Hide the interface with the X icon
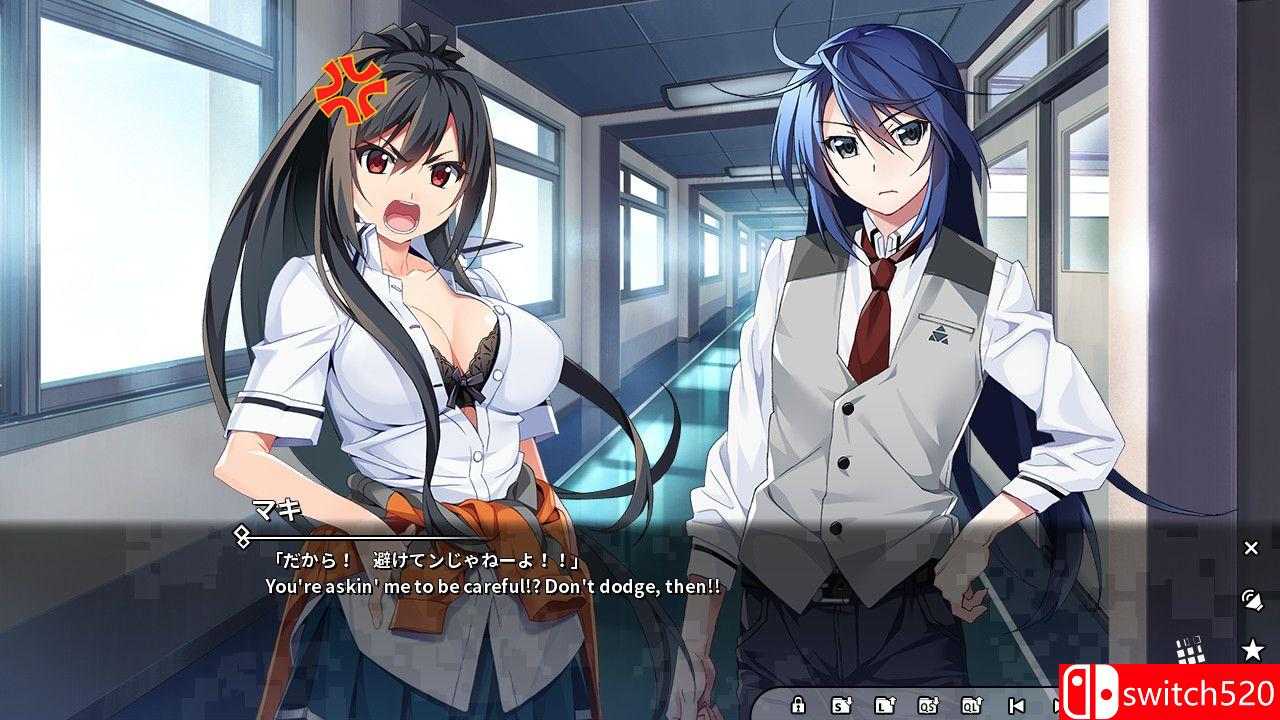This screenshot has height=720, width=1280. tap(1250, 548)
